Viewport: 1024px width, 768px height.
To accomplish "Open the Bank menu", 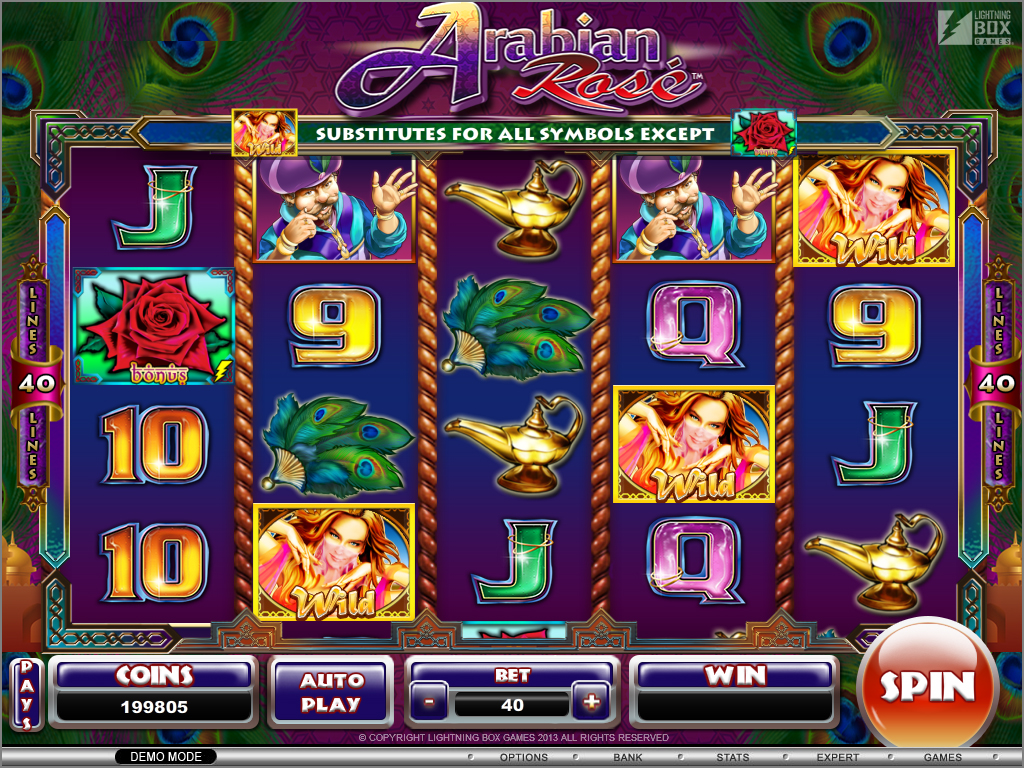I will pyautogui.click(x=628, y=757).
